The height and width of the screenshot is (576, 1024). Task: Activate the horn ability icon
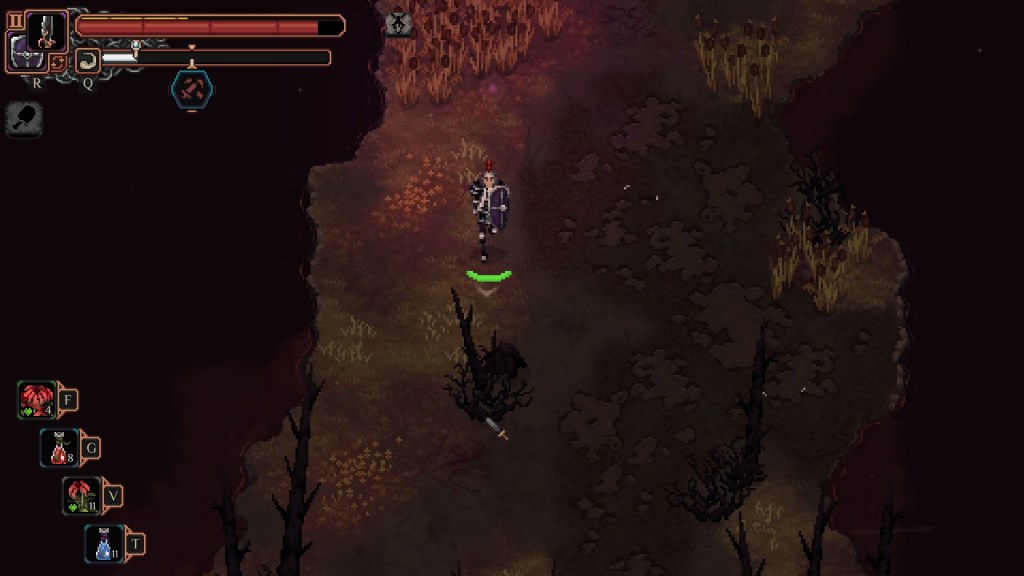(87, 60)
